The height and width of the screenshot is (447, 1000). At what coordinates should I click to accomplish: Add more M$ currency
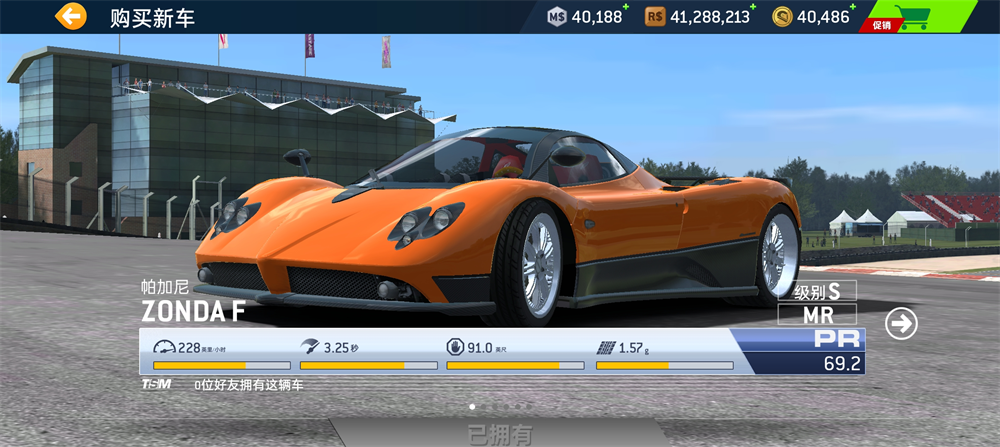point(626,8)
